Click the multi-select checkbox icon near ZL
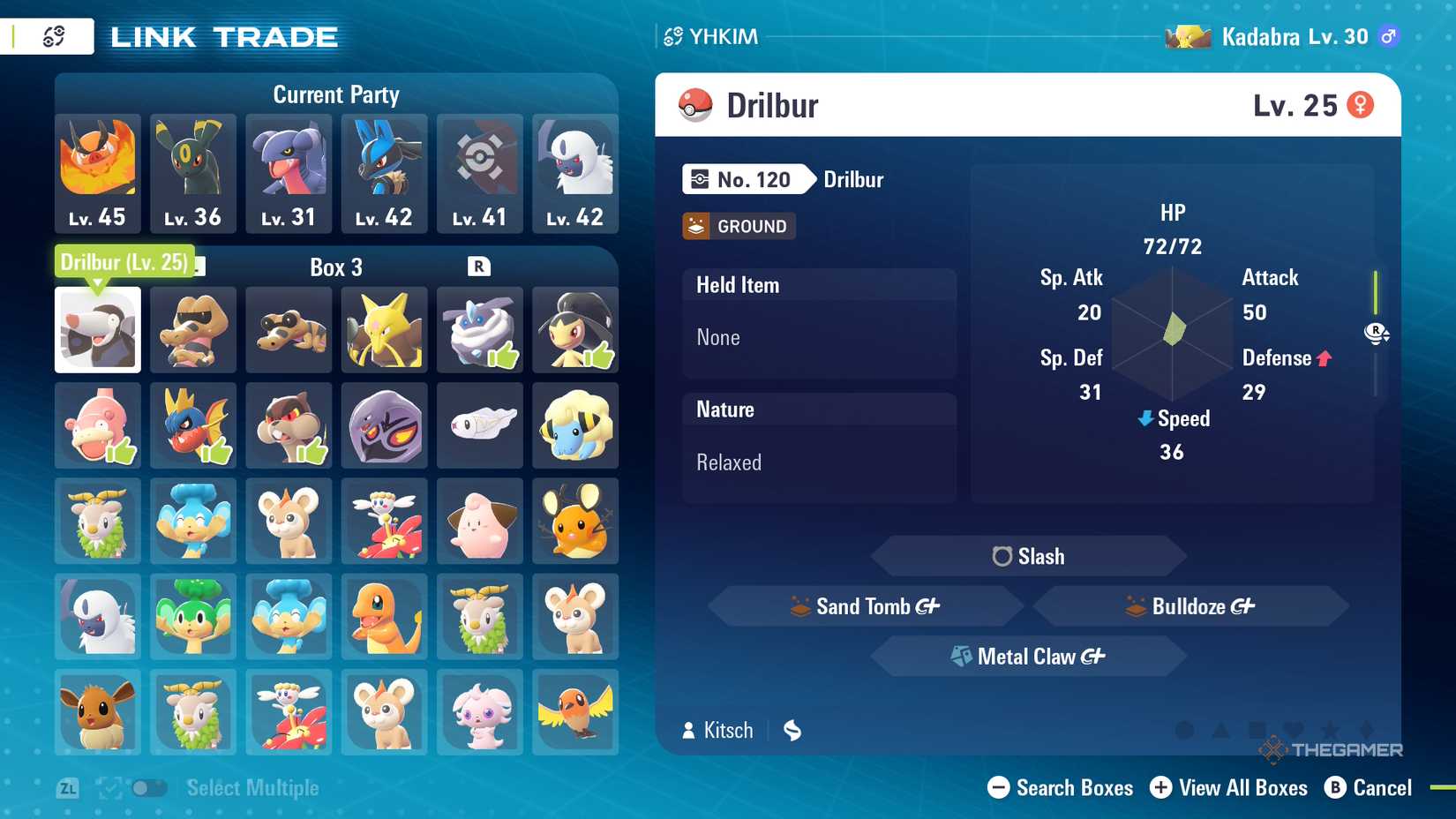Viewport: 1456px width, 819px height. point(109,787)
